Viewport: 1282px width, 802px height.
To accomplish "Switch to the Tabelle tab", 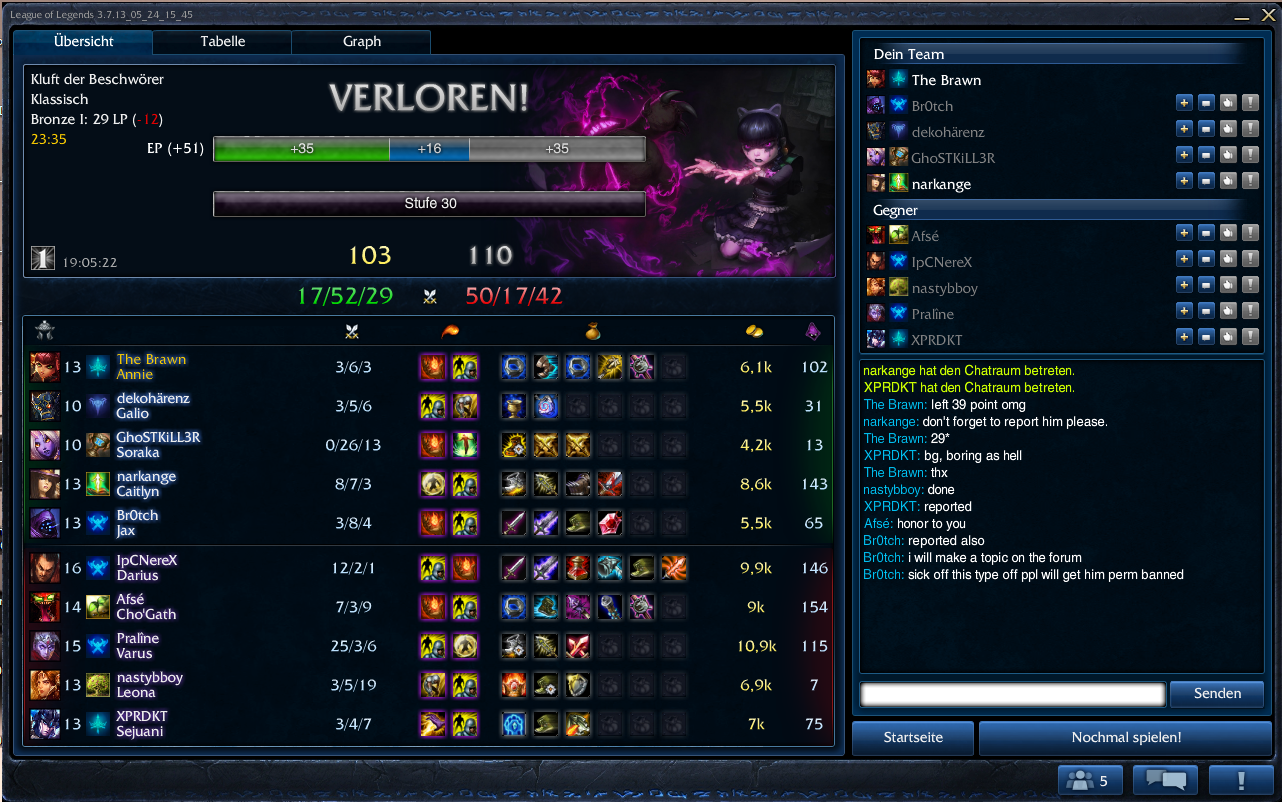I will (221, 42).
